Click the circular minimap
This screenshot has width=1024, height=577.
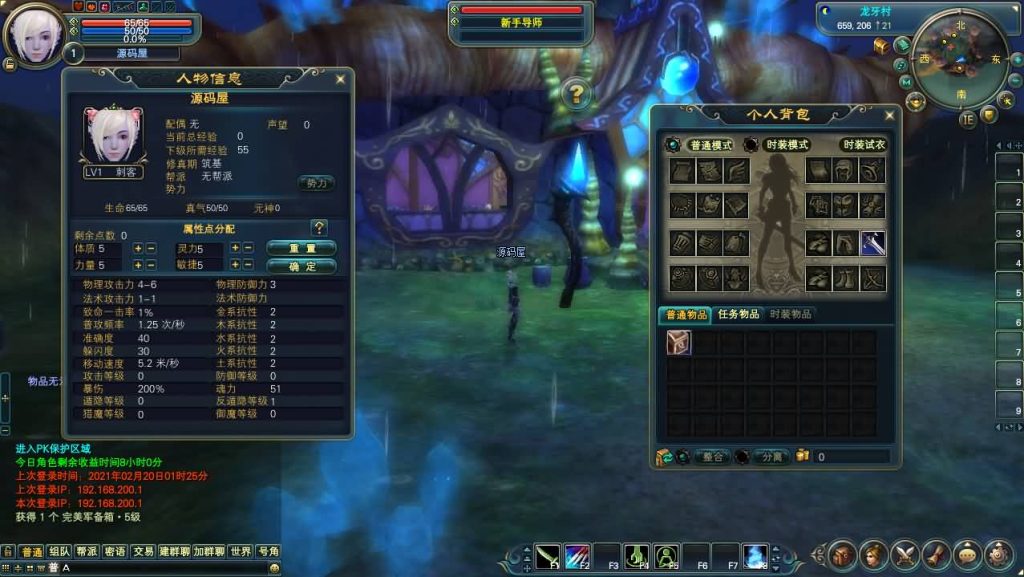point(961,60)
